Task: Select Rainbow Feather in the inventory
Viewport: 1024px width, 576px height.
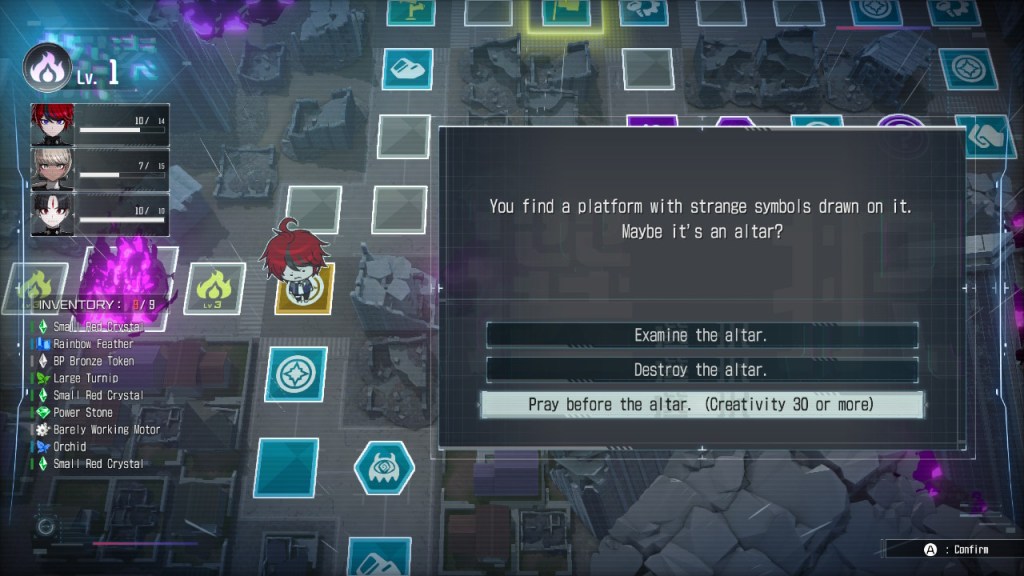Action: (x=93, y=344)
